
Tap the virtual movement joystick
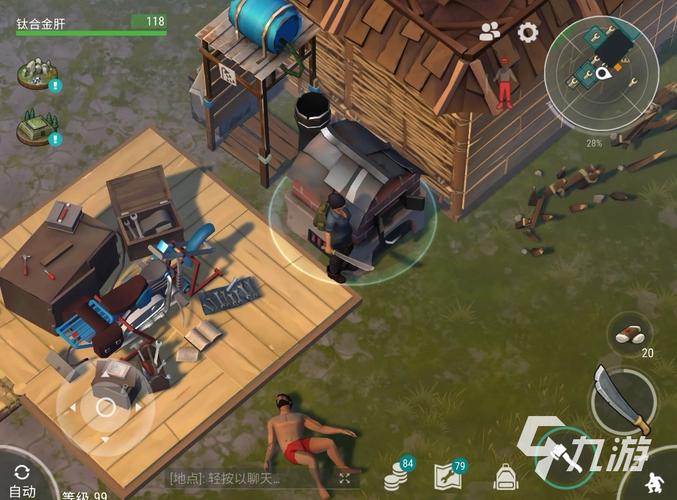click(105, 407)
